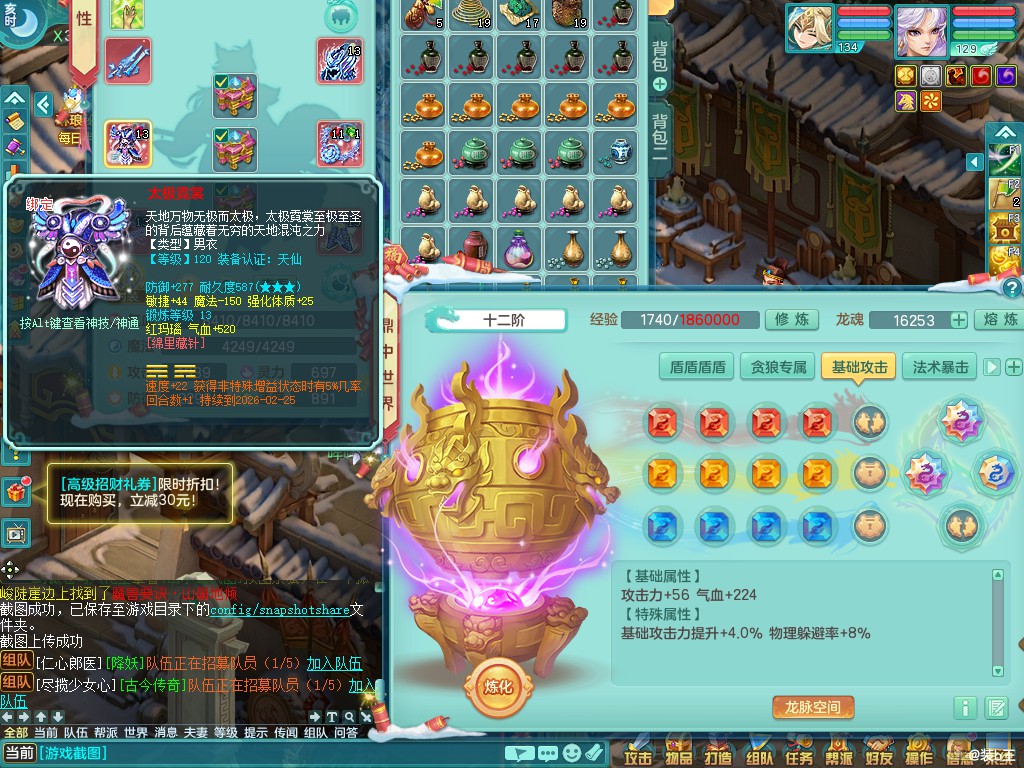Select the 世界 world chat channel

[x=136, y=732]
